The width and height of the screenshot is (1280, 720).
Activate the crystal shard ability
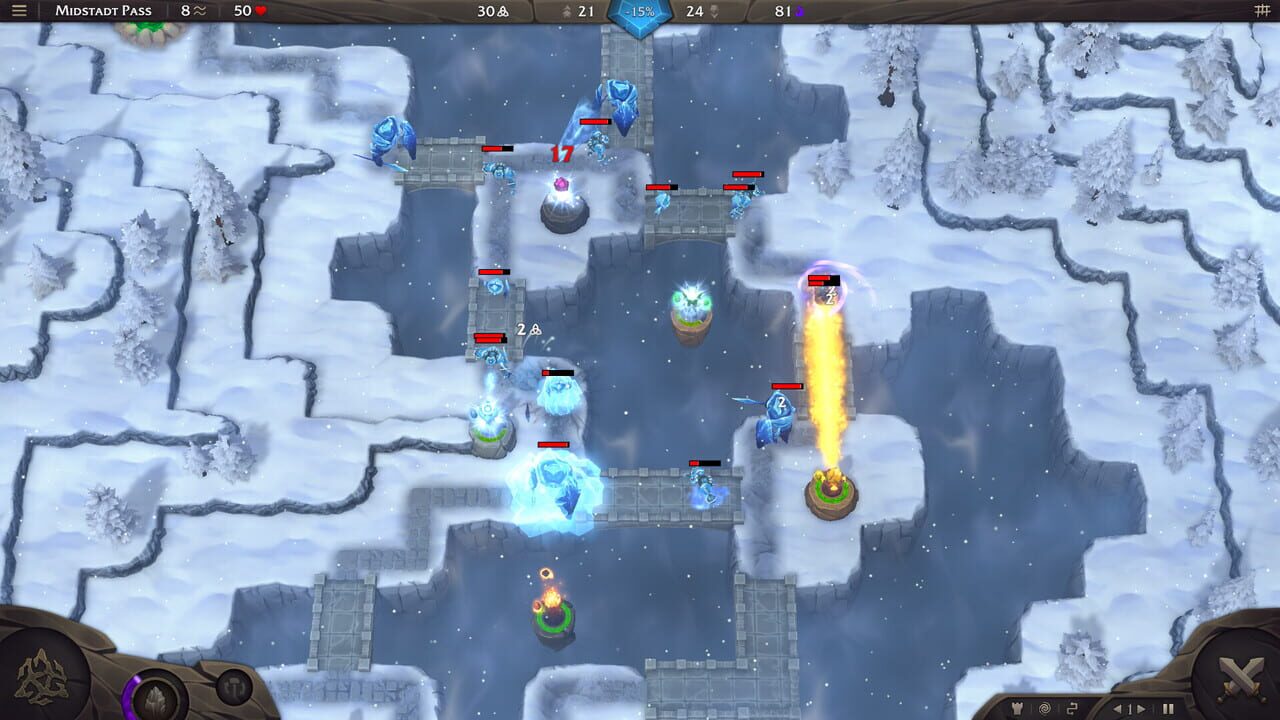(x=155, y=698)
